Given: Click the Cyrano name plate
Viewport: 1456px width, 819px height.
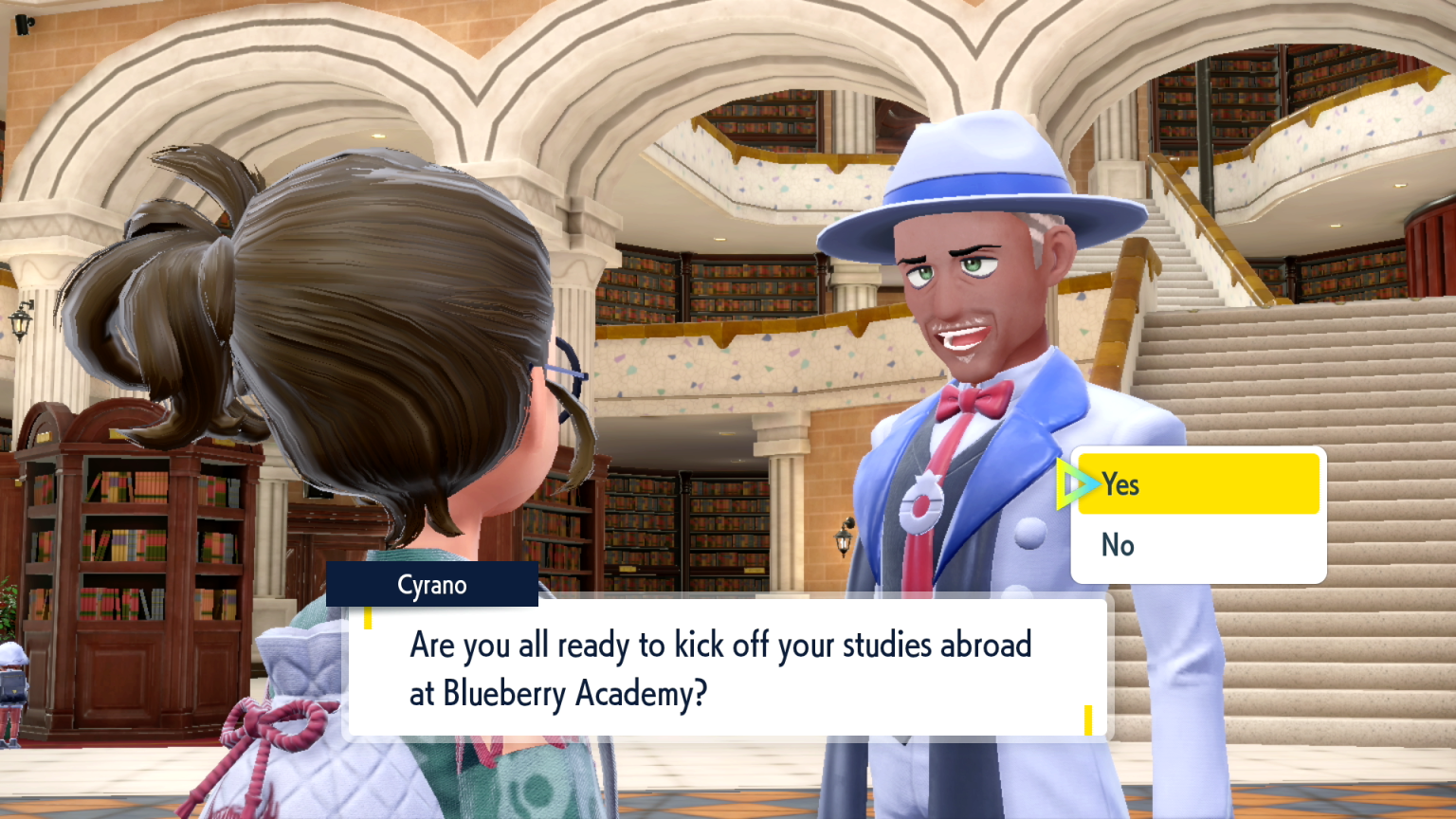Looking at the screenshot, I should tap(432, 585).
